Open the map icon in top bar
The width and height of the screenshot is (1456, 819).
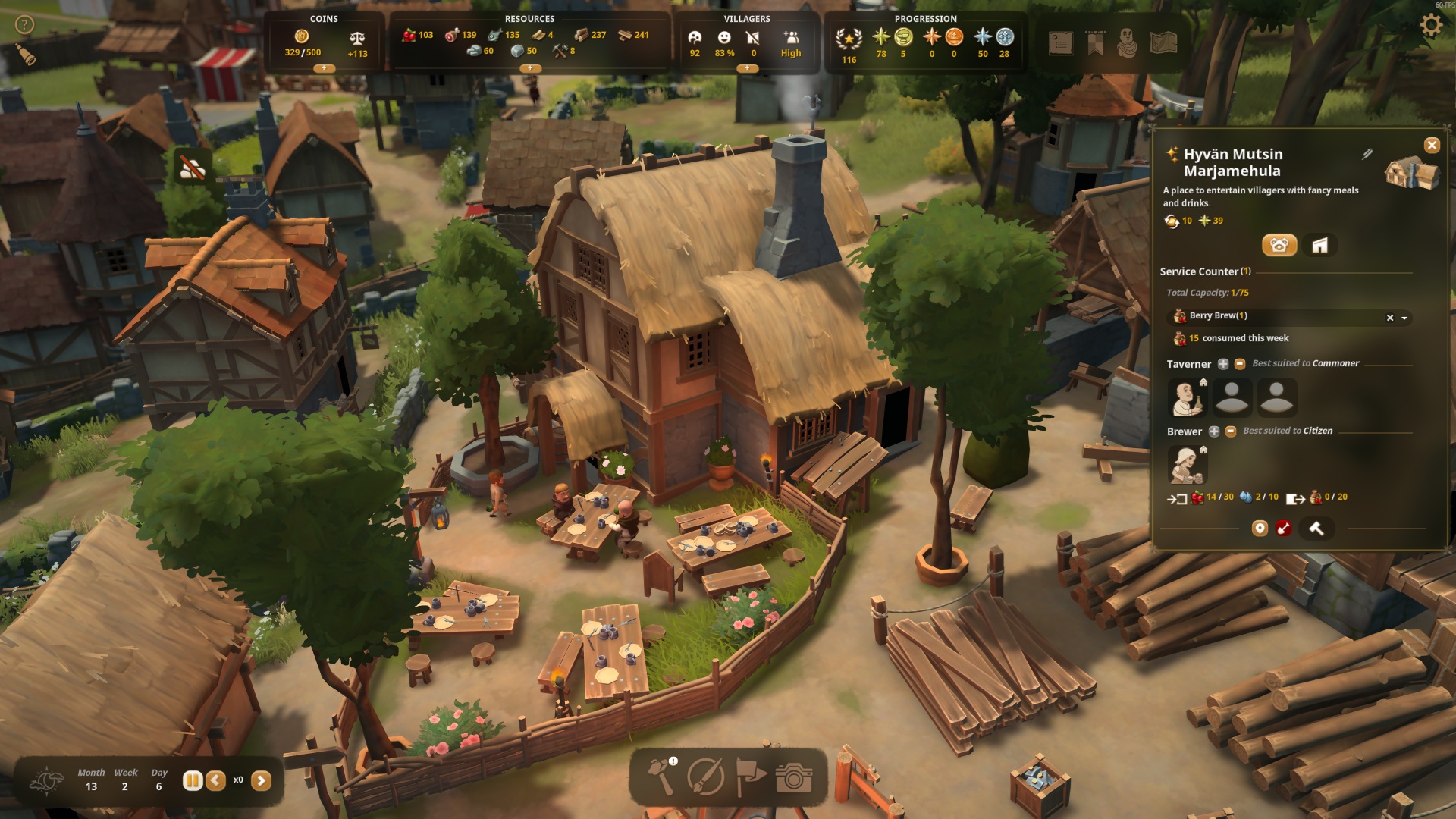[1163, 43]
